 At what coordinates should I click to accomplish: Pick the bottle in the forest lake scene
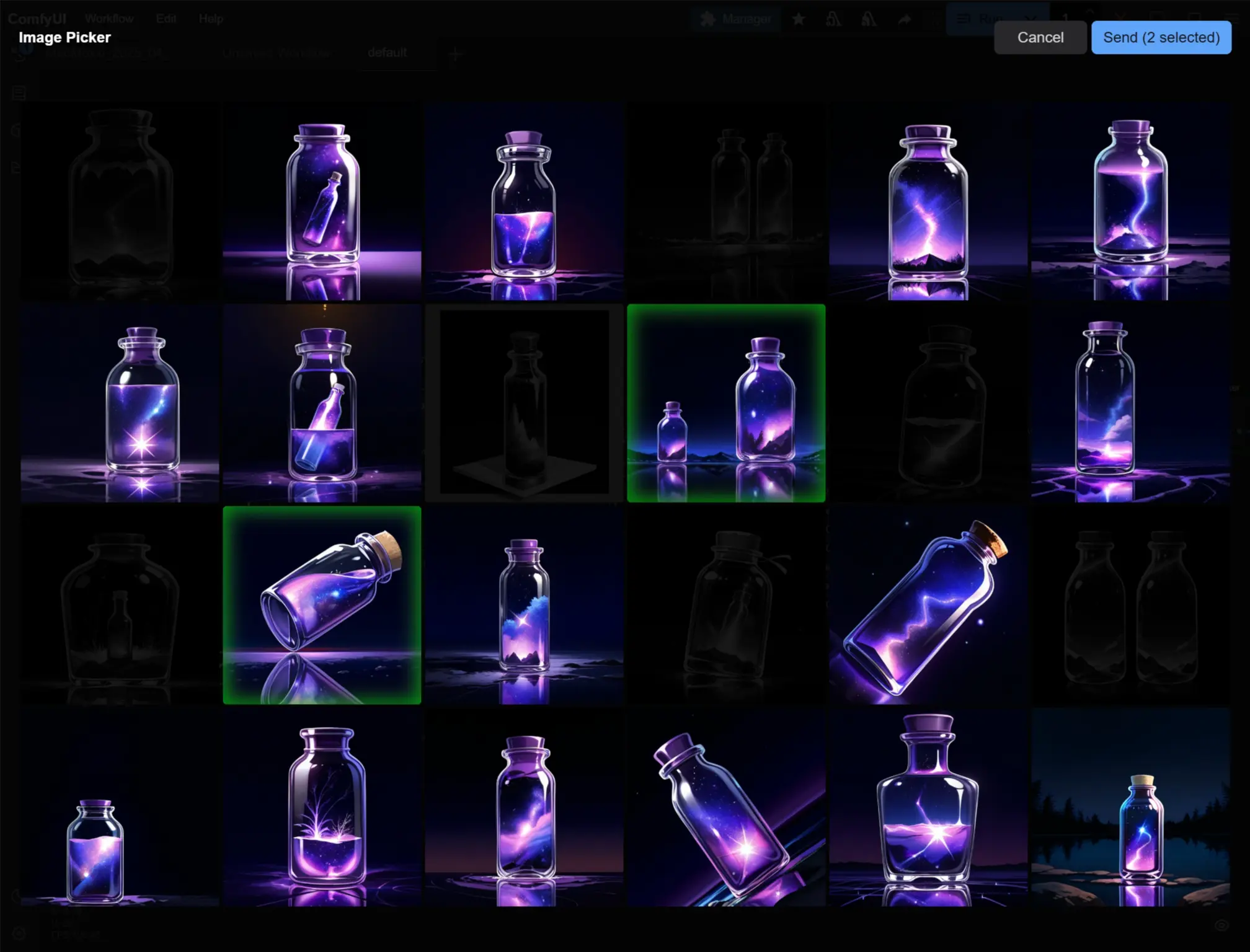coord(1130,807)
